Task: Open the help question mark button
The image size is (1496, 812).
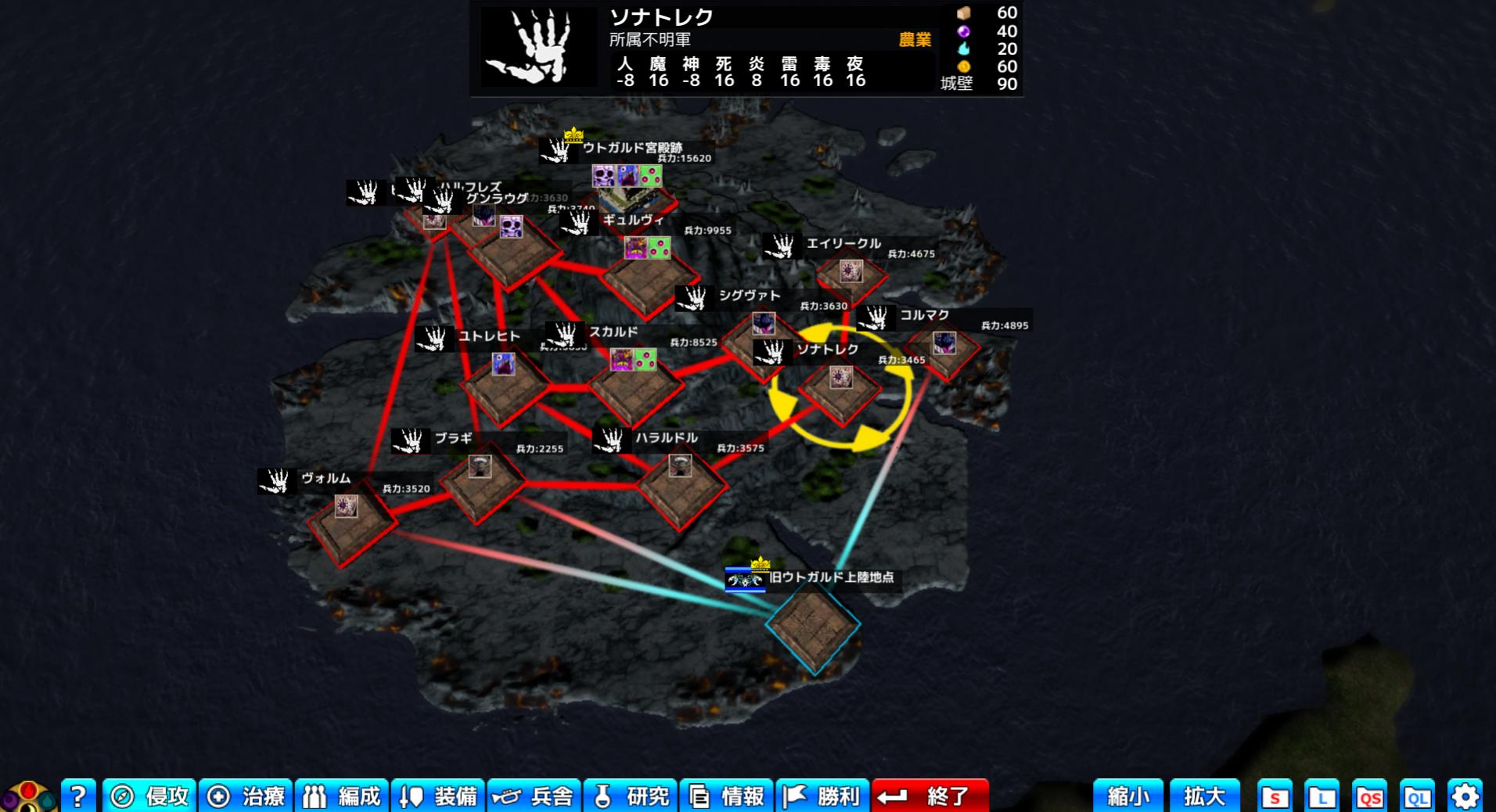Action: [x=78, y=796]
